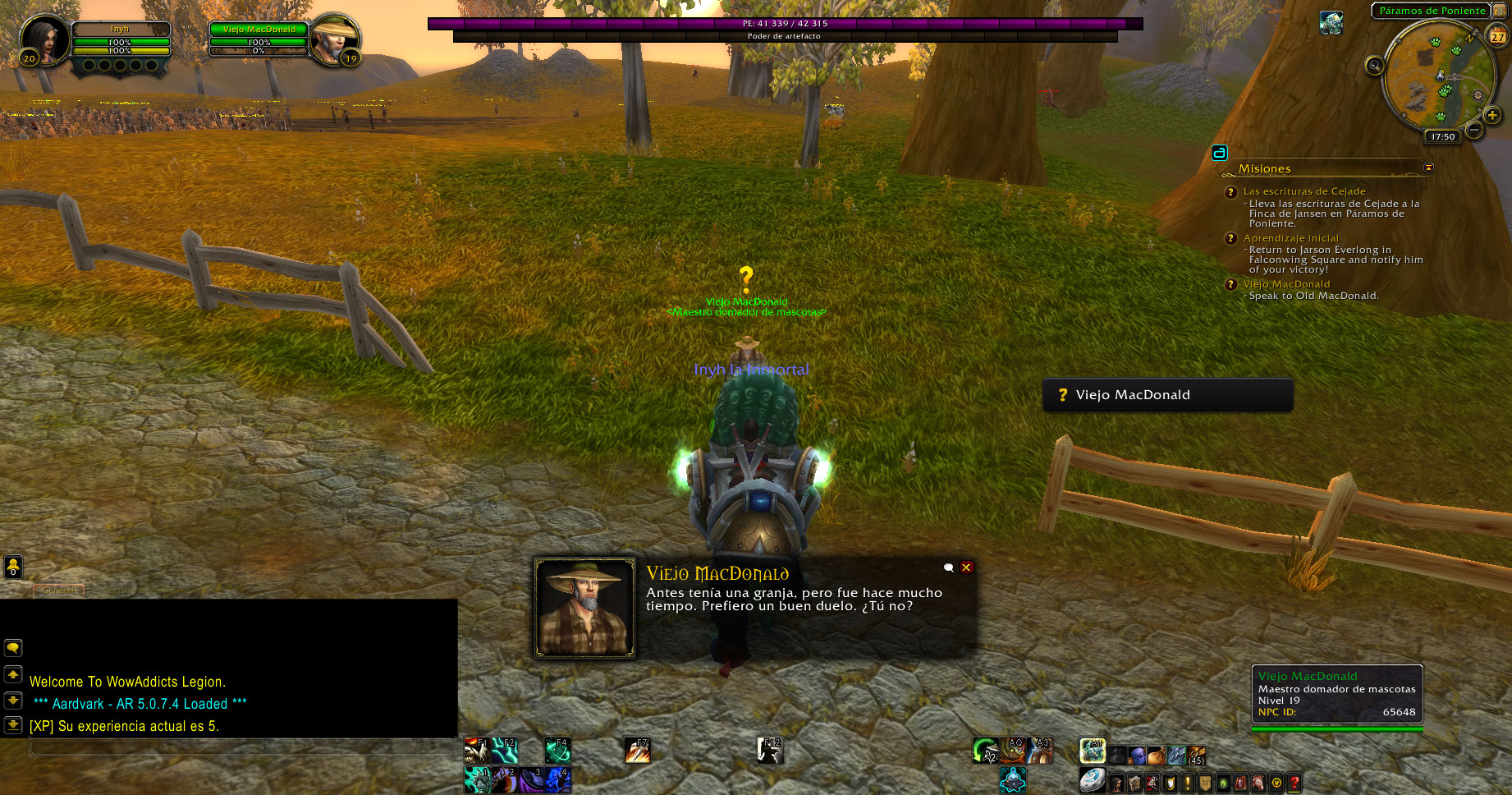Select the Viejo MacDonald quest popup button
Viewport: 1512px width, 795px height.
(x=1166, y=395)
